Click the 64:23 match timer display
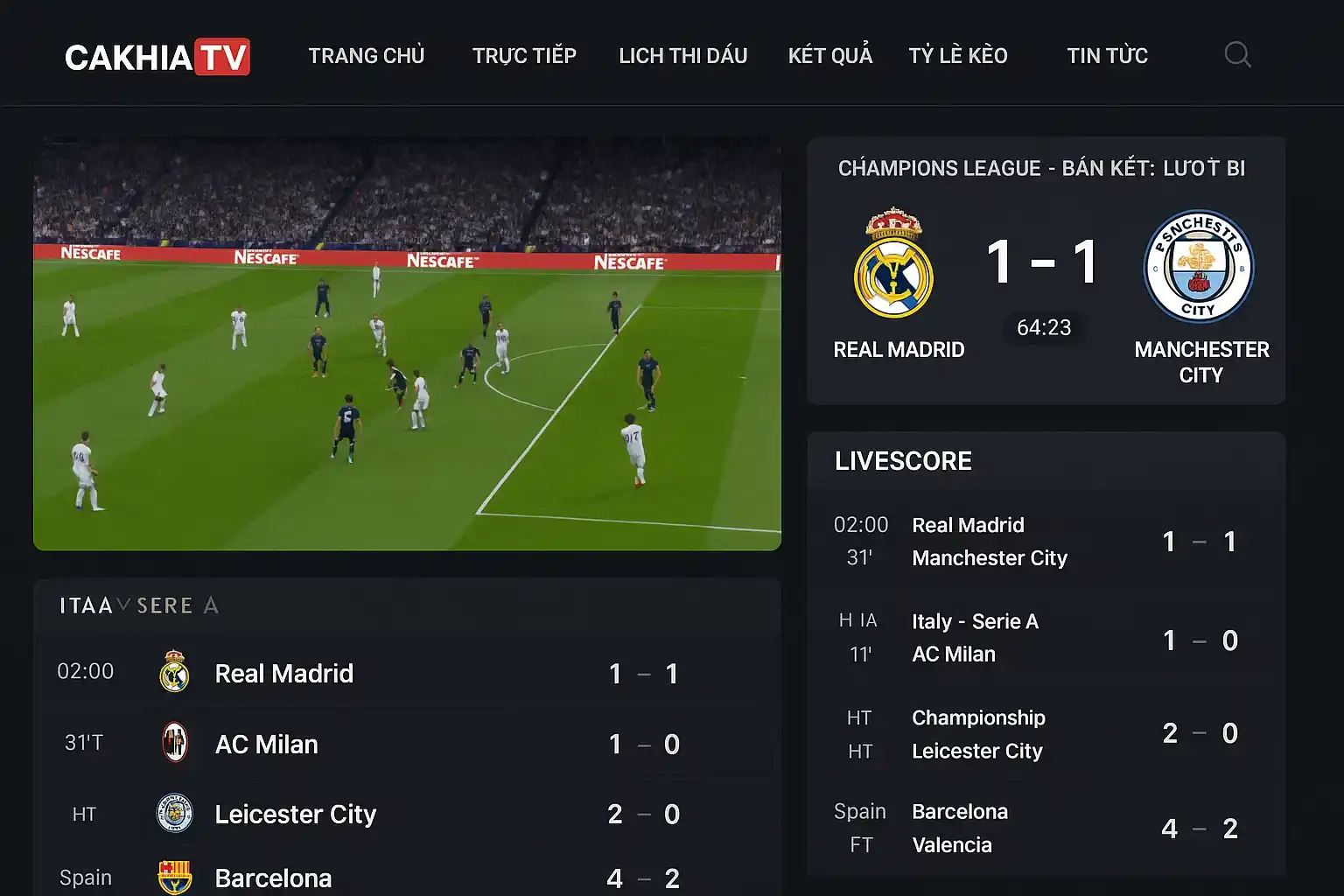1344x896 pixels. coord(1043,327)
